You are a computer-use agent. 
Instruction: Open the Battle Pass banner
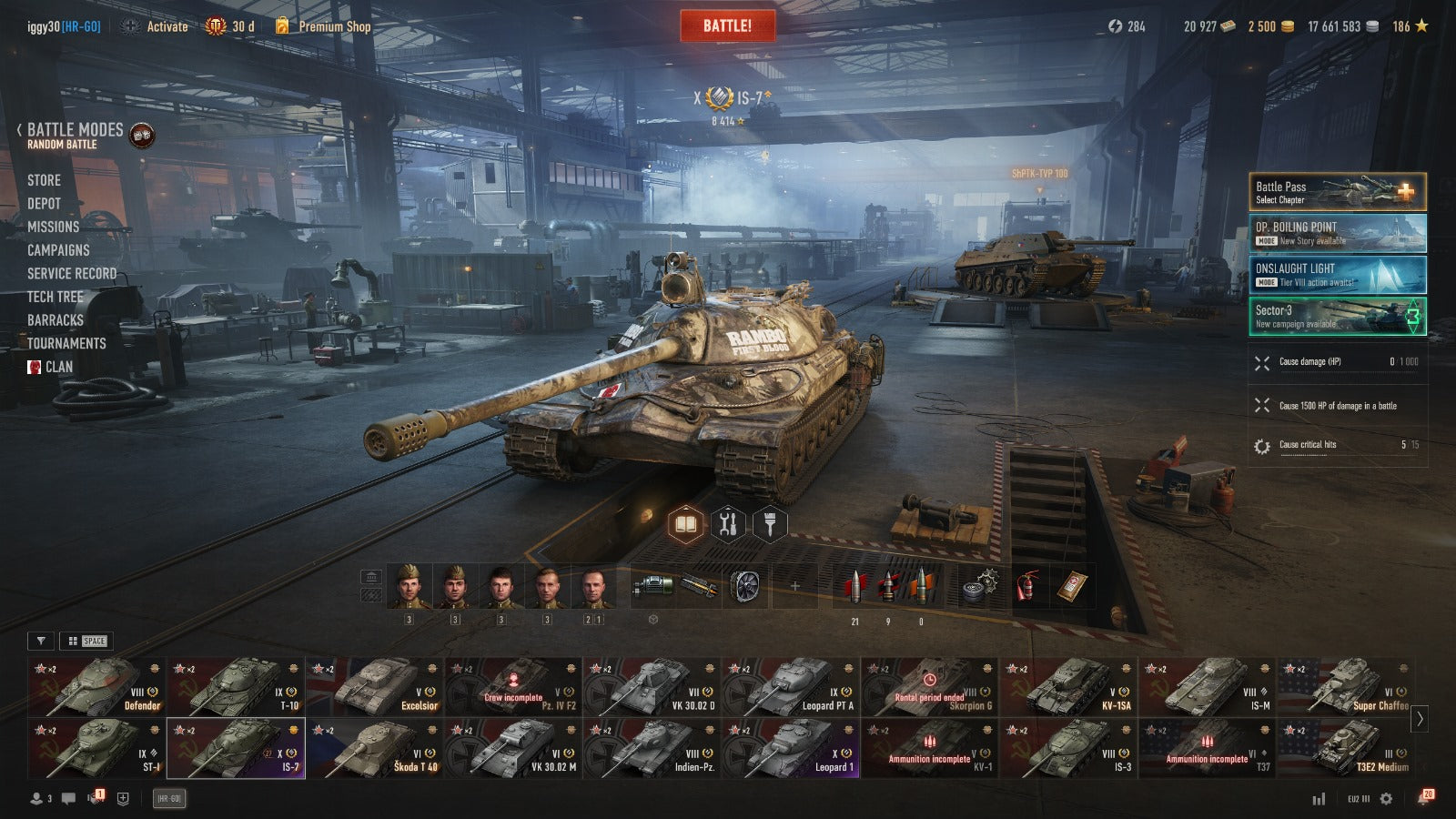(1337, 192)
